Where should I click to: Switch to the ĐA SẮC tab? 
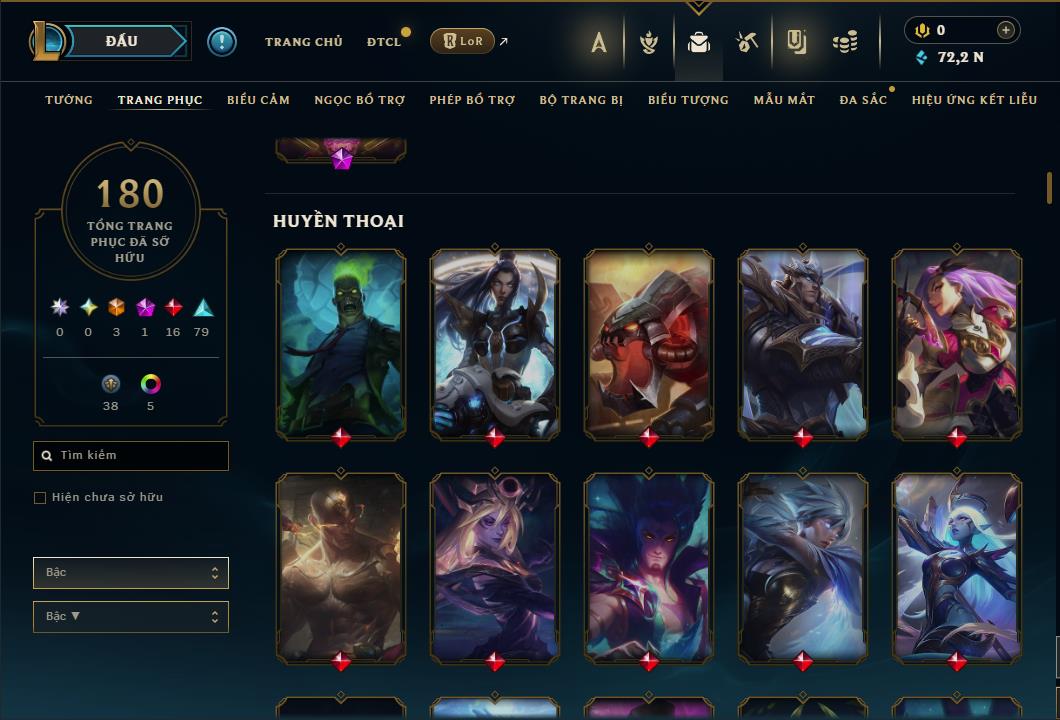tap(863, 100)
